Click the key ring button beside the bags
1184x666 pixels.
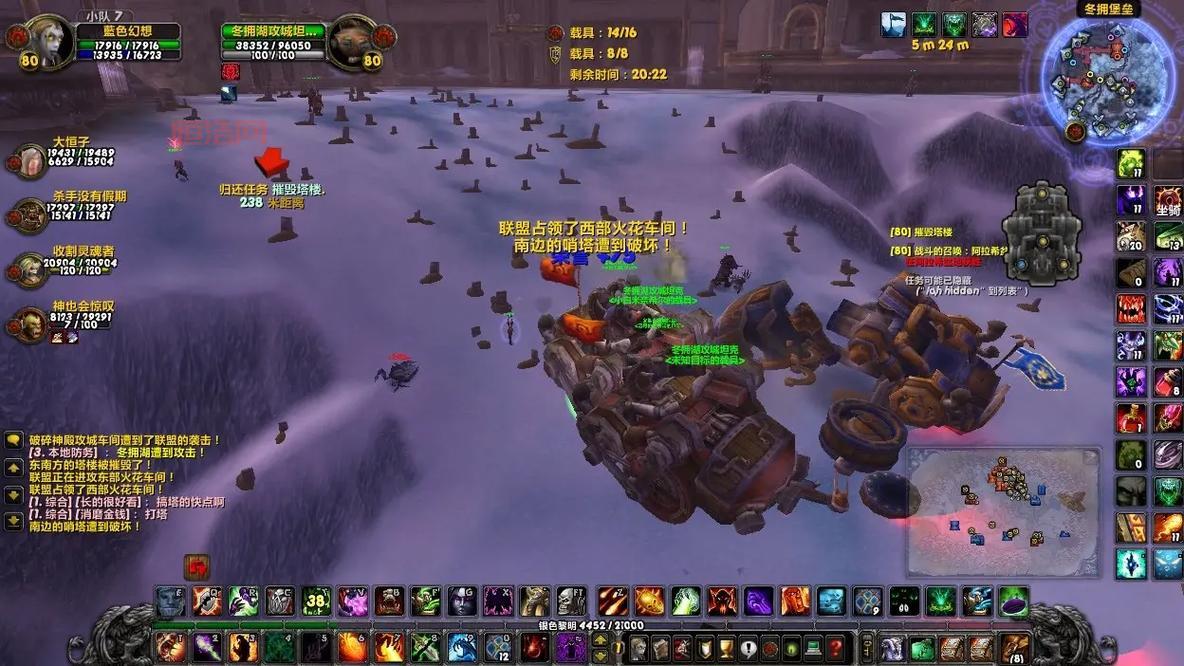869,647
